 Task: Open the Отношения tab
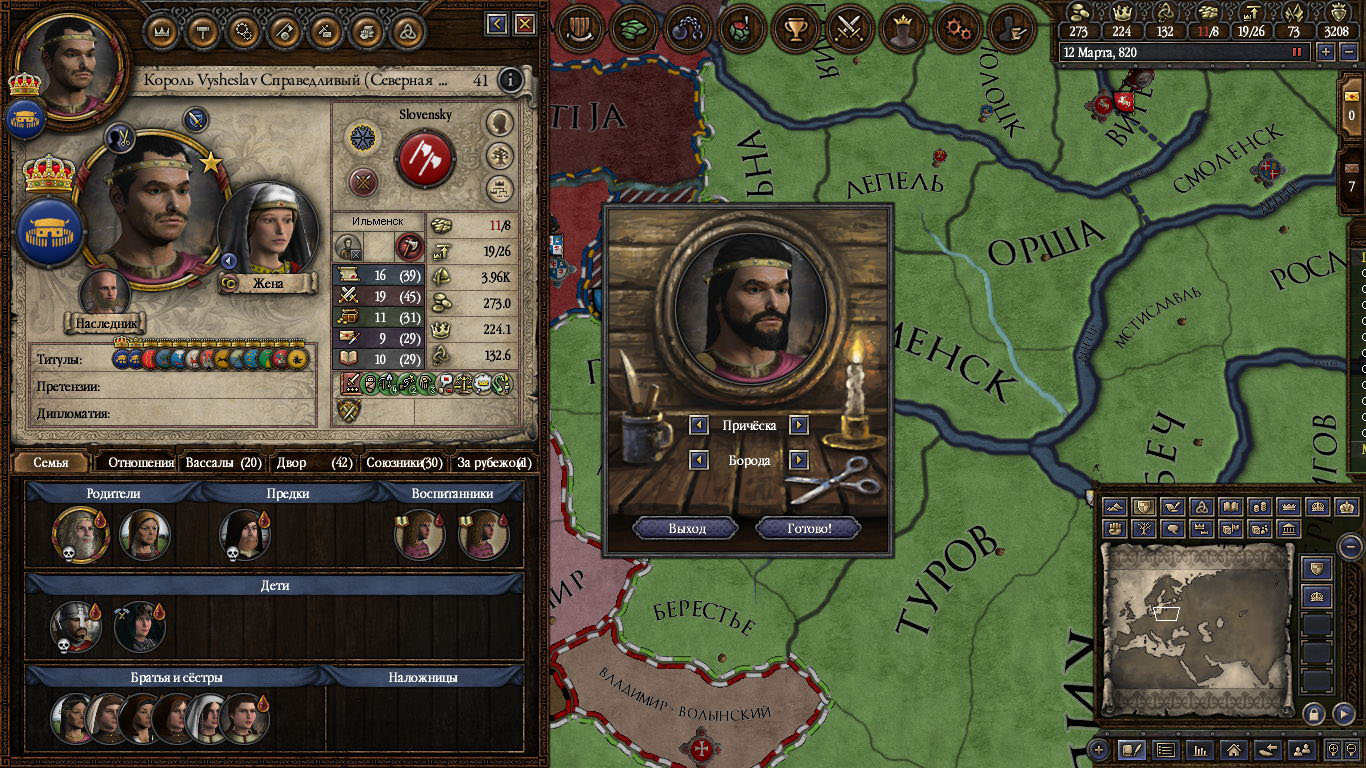pyautogui.click(x=140, y=463)
